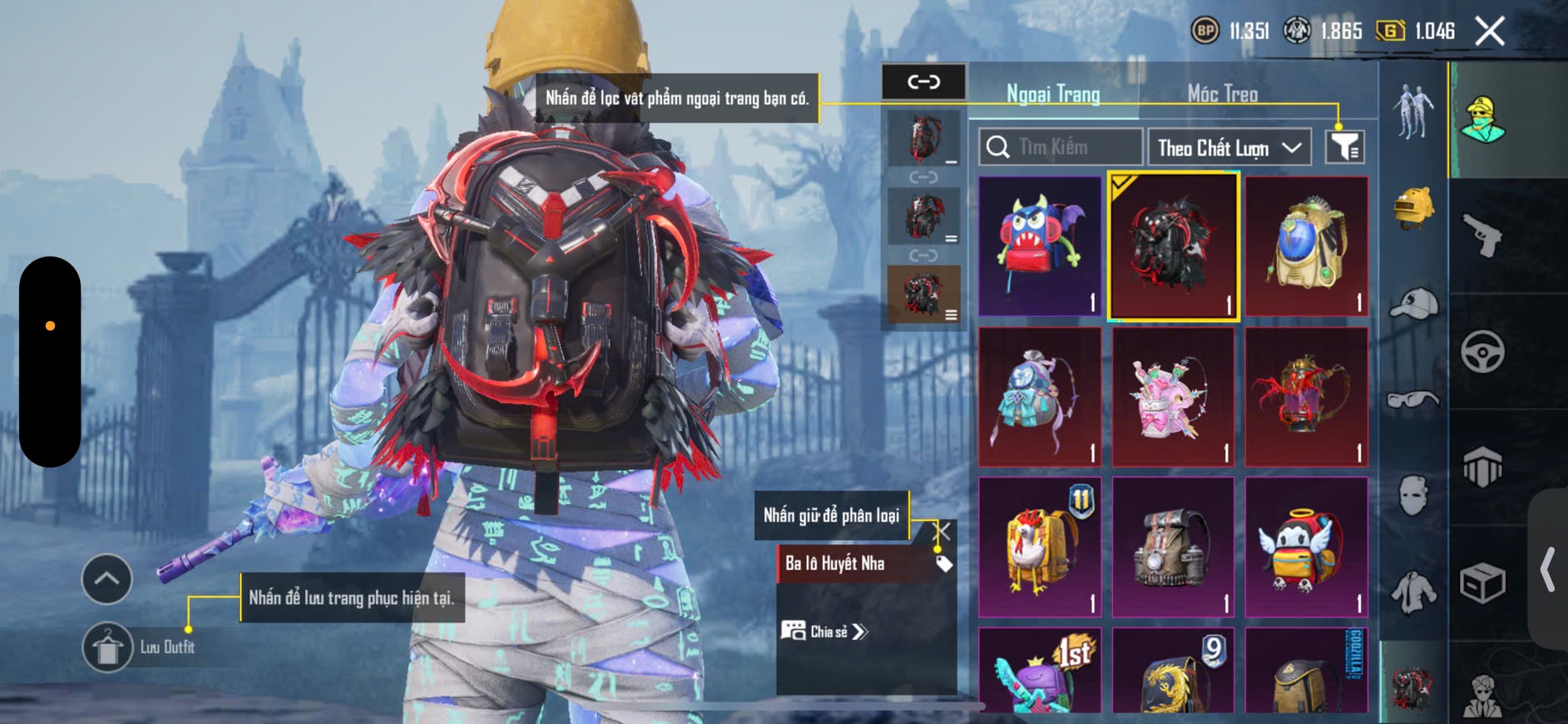Select the Ngoại Trang tab

(x=1053, y=94)
